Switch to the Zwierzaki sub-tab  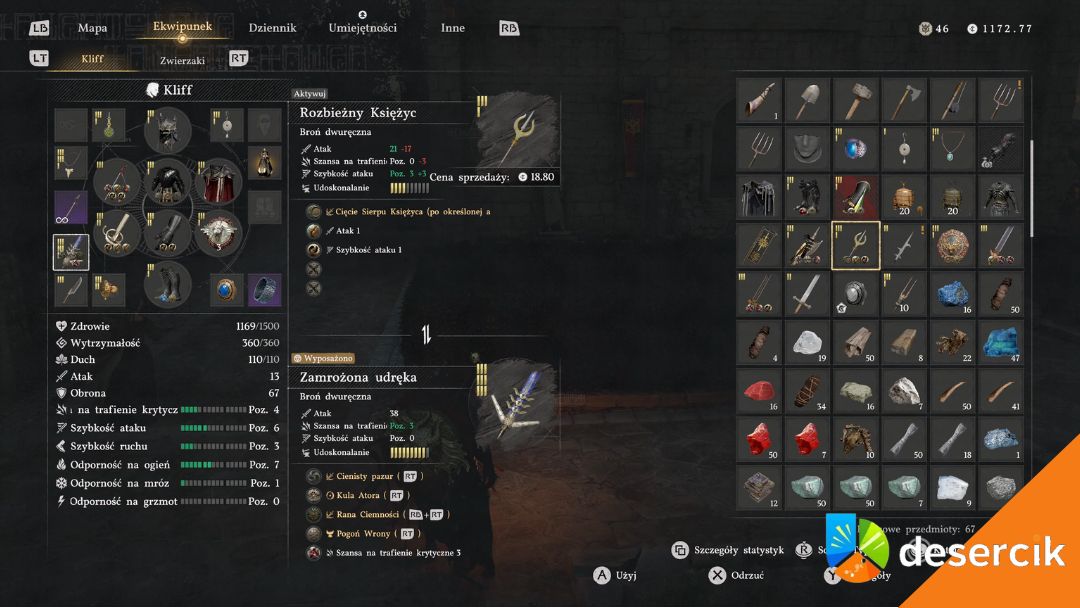(x=182, y=60)
